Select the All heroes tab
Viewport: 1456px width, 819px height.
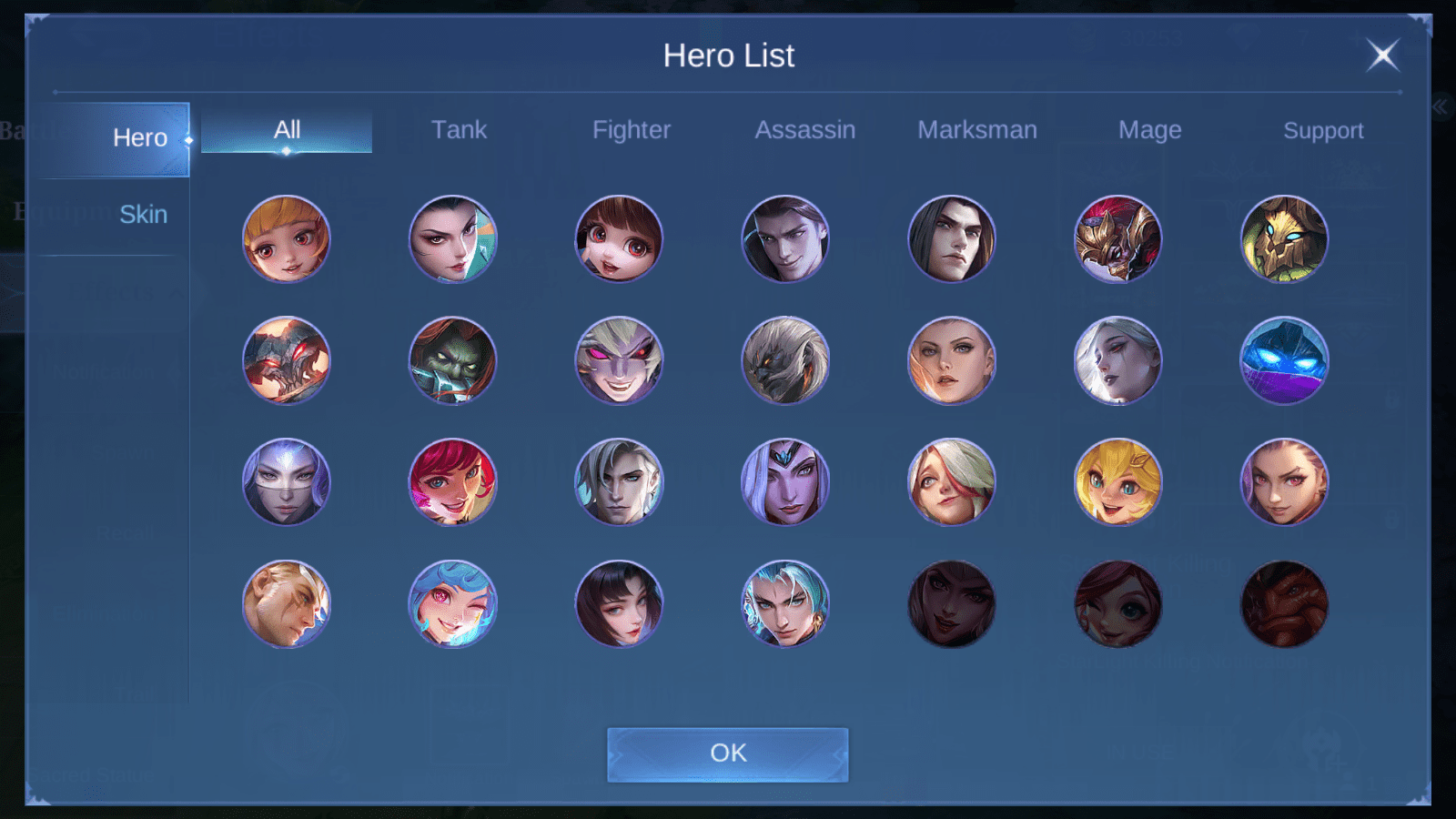coord(287,130)
